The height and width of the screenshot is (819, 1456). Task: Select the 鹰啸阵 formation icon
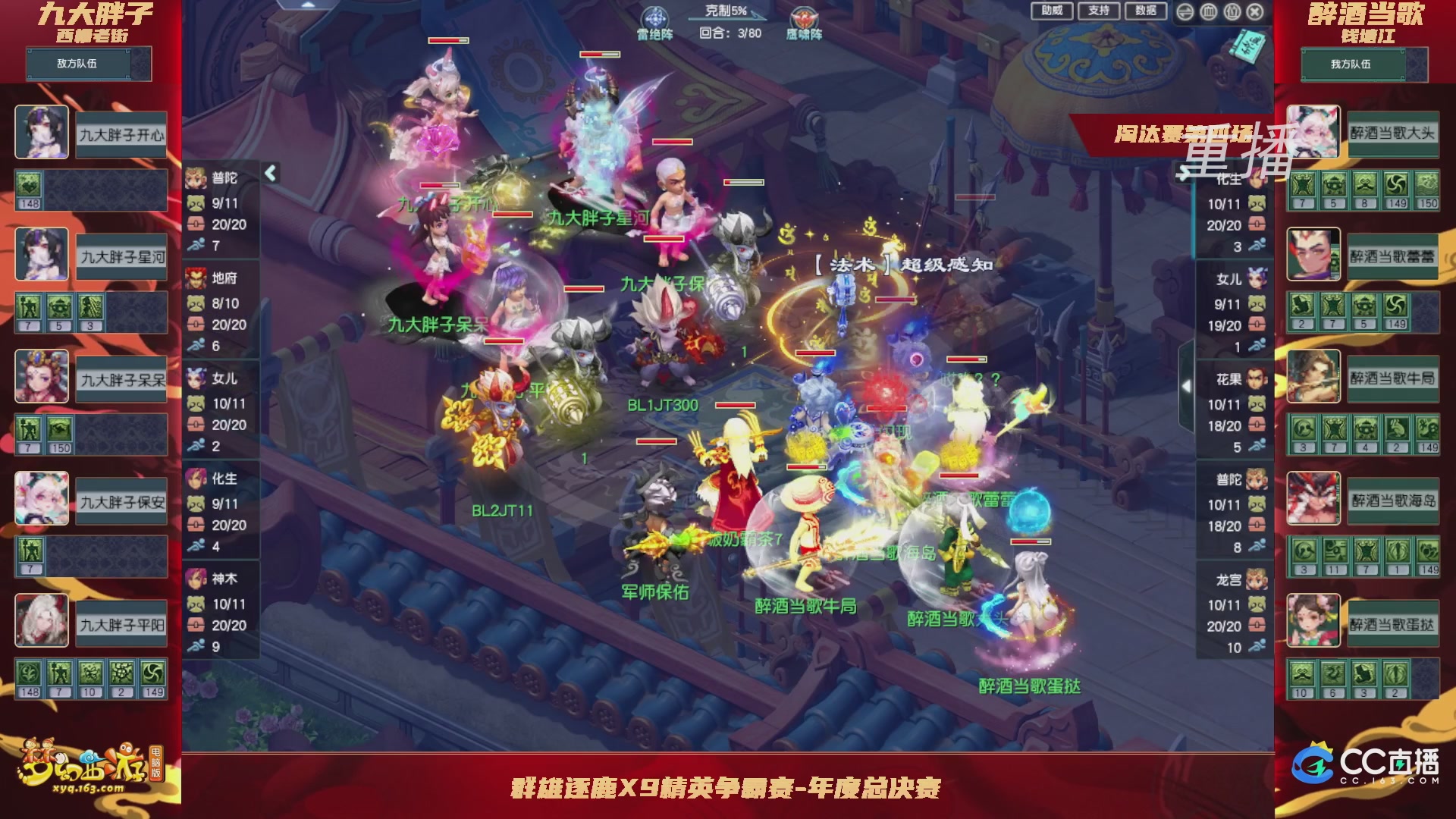(x=804, y=17)
